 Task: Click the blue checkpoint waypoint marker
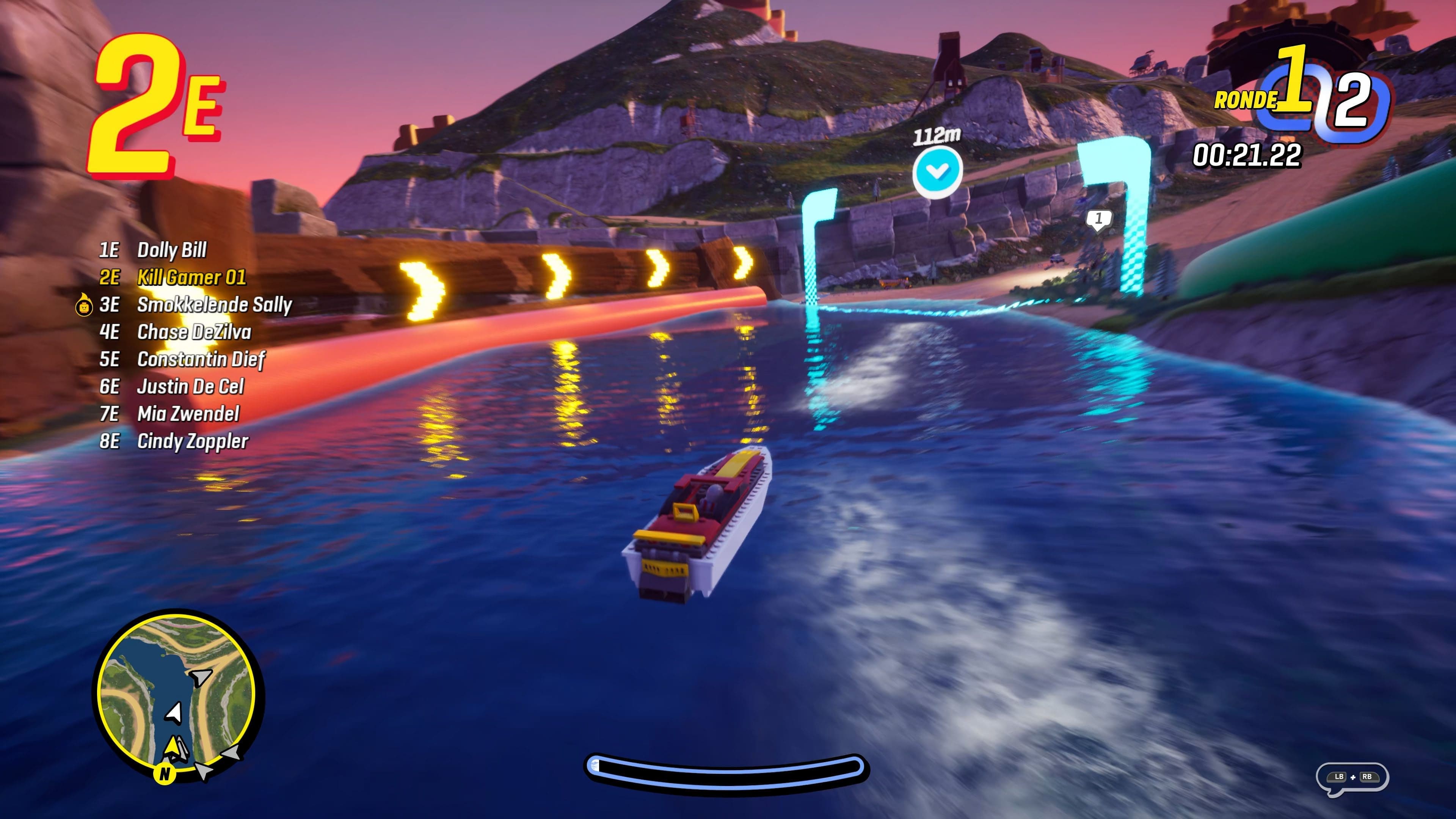tap(937, 171)
